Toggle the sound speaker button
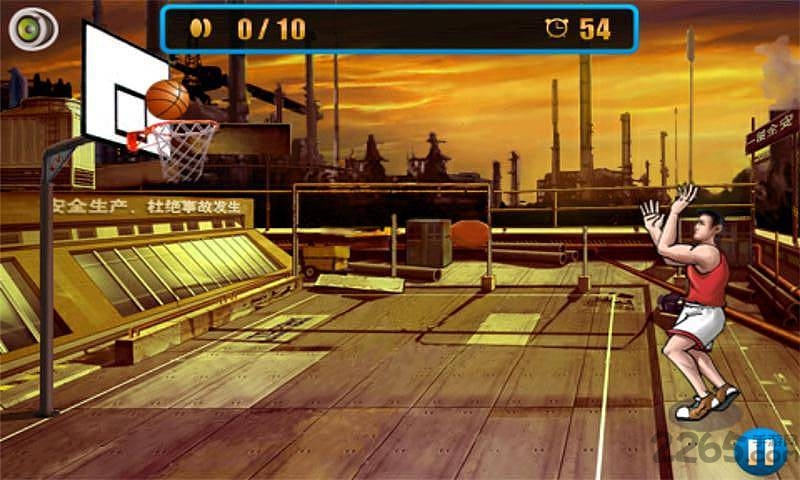 pos(32,30)
